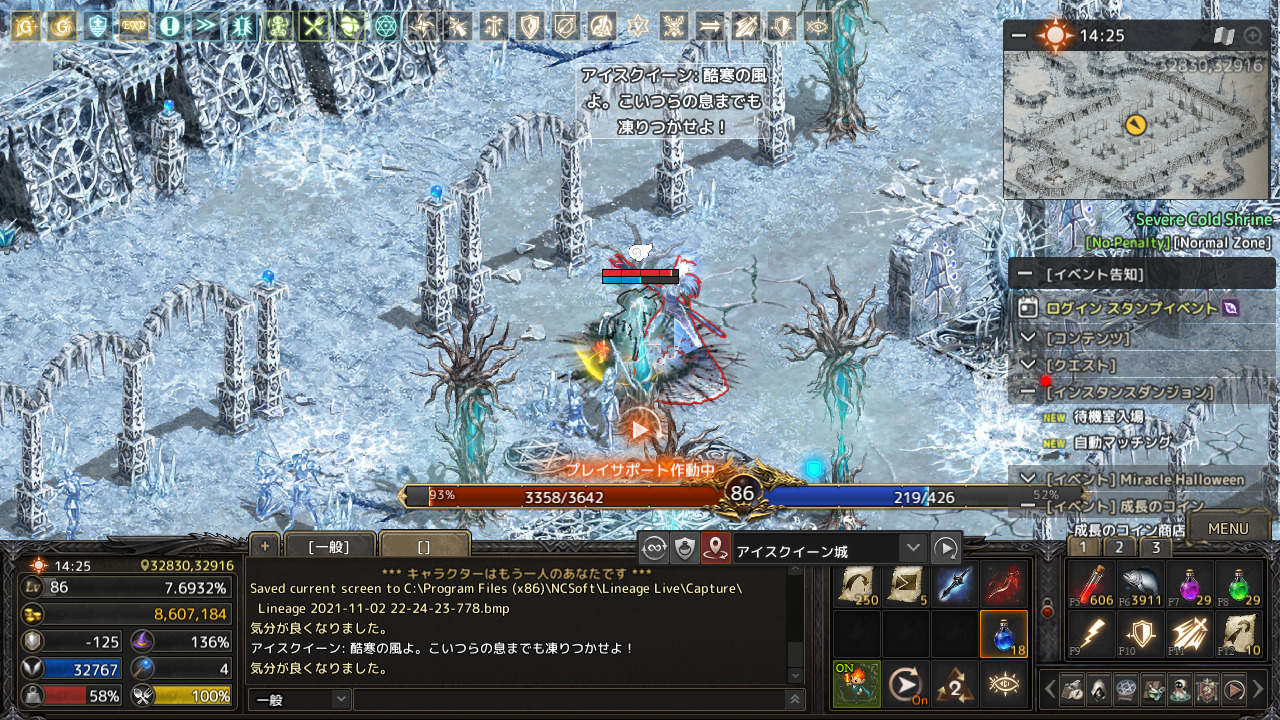The height and width of the screenshot is (720, 1280).
Task: Click the chat text input field
Action: pyautogui.click(x=570, y=700)
